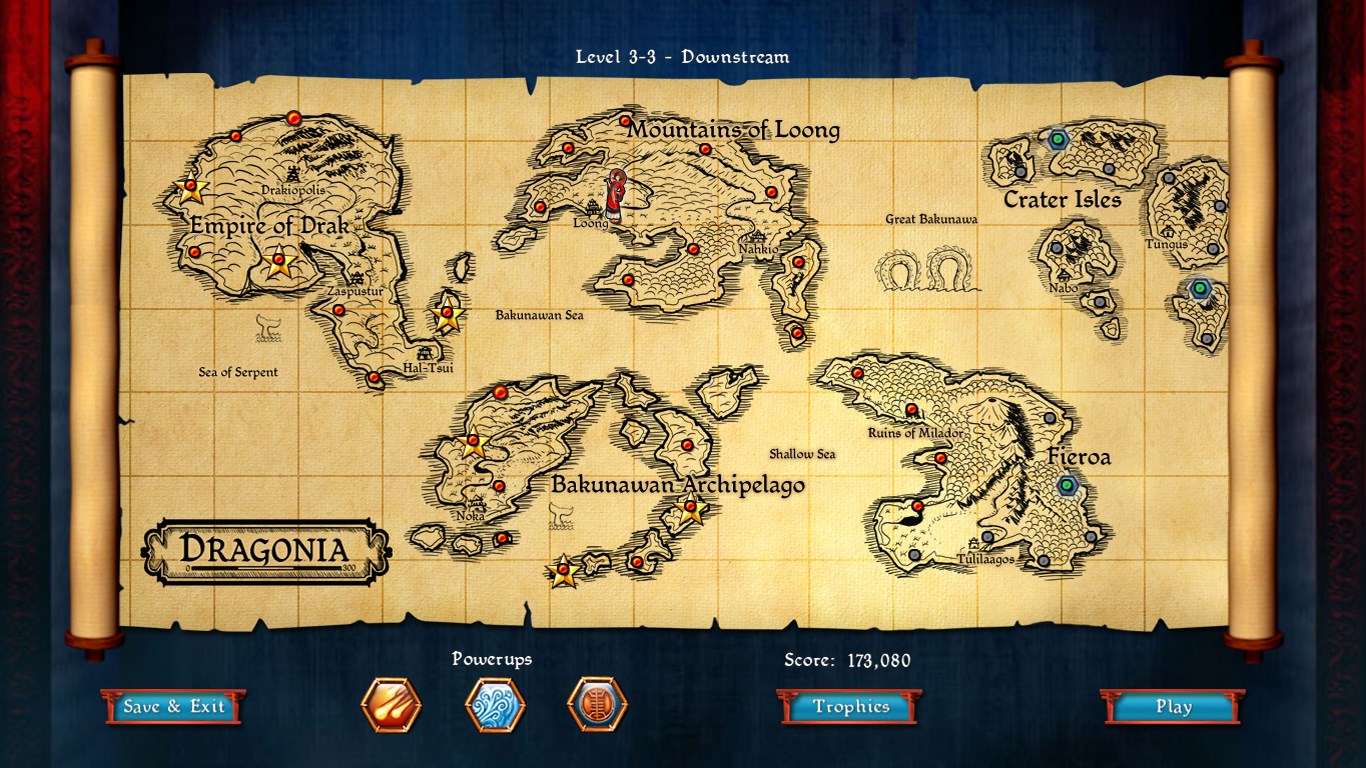Open the Trophies screen
Screen dimensions: 1366x768
848,707
